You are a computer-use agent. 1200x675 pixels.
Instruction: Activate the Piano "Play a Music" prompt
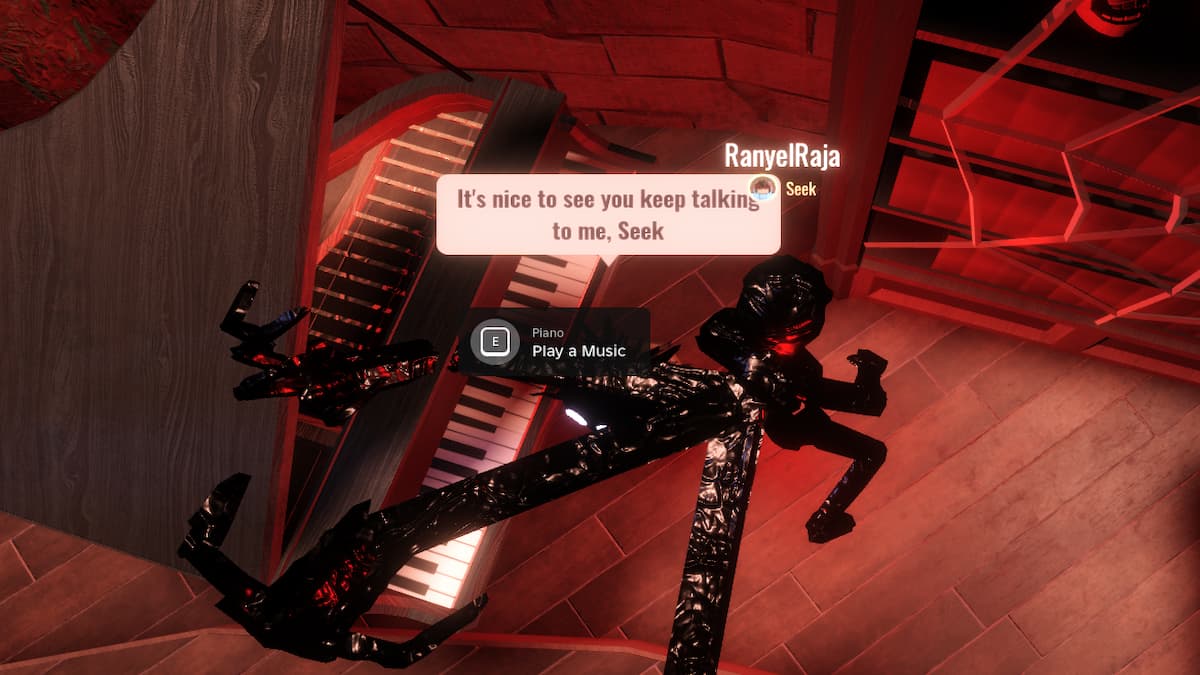pos(556,343)
